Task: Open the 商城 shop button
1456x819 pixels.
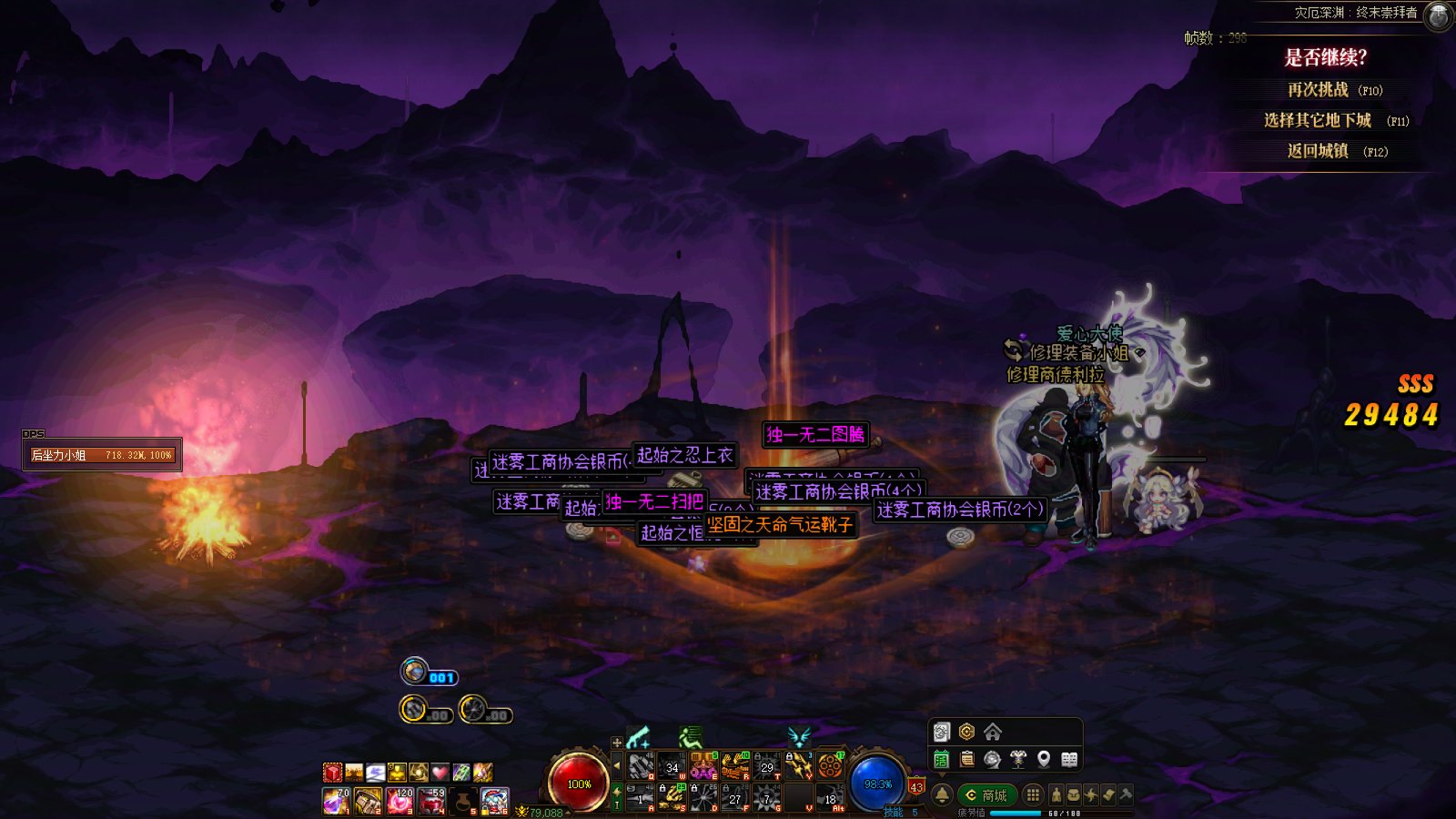Action: click(x=986, y=794)
